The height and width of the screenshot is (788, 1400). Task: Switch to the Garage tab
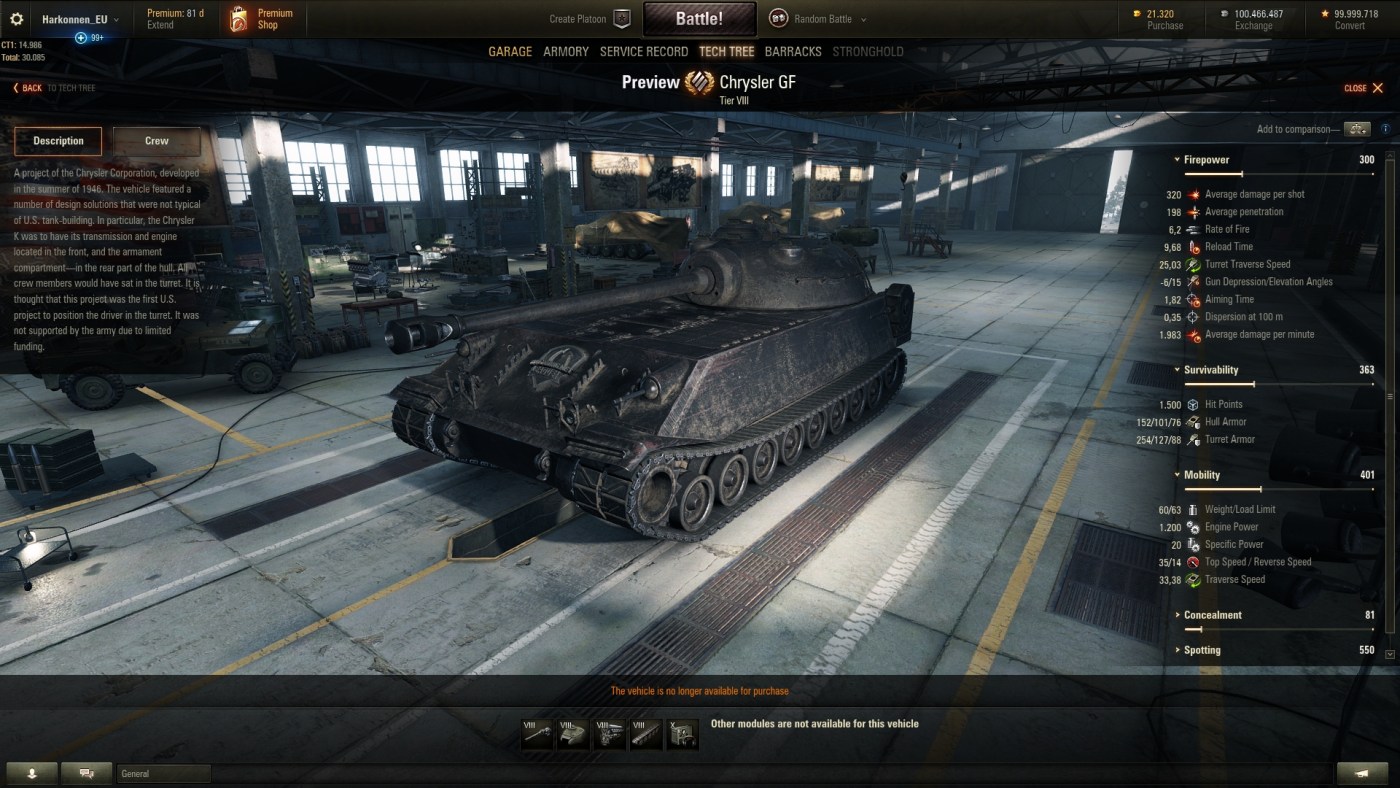(510, 52)
